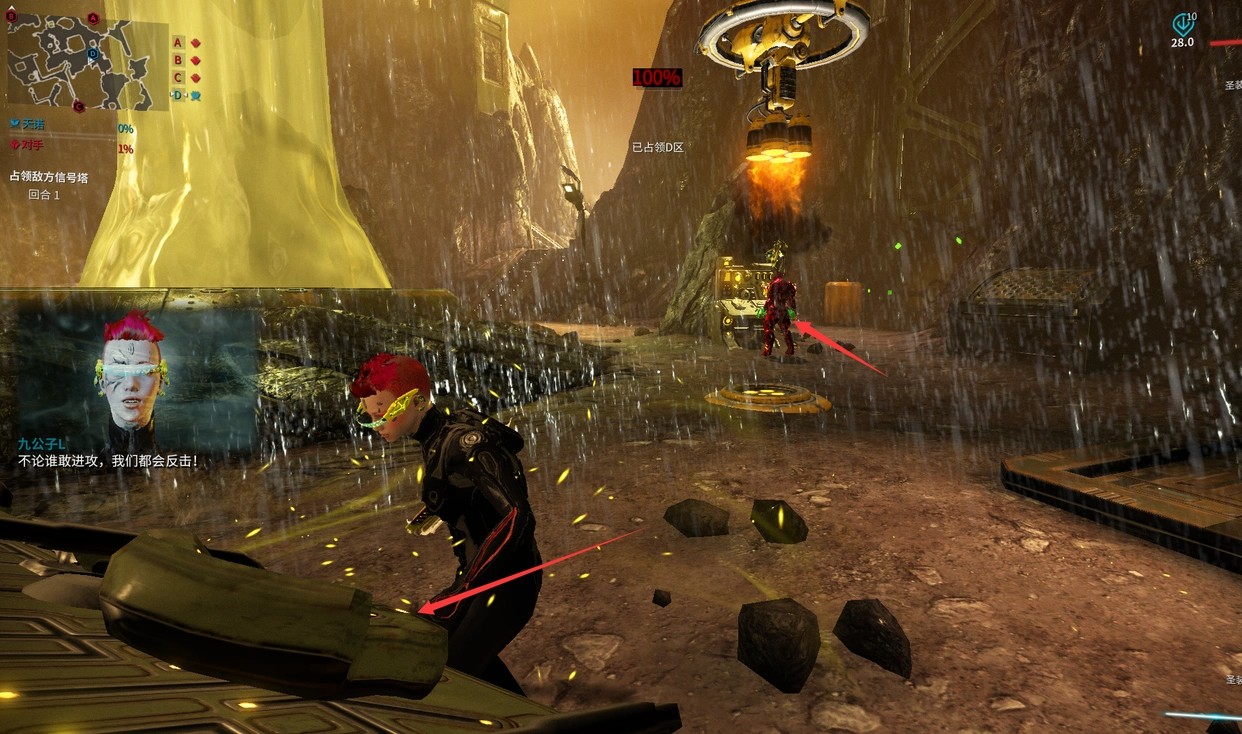This screenshot has width=1242, height=734.
Task: Click the blue buff icon showing 28.0
Action: (x=1183, y=26)
